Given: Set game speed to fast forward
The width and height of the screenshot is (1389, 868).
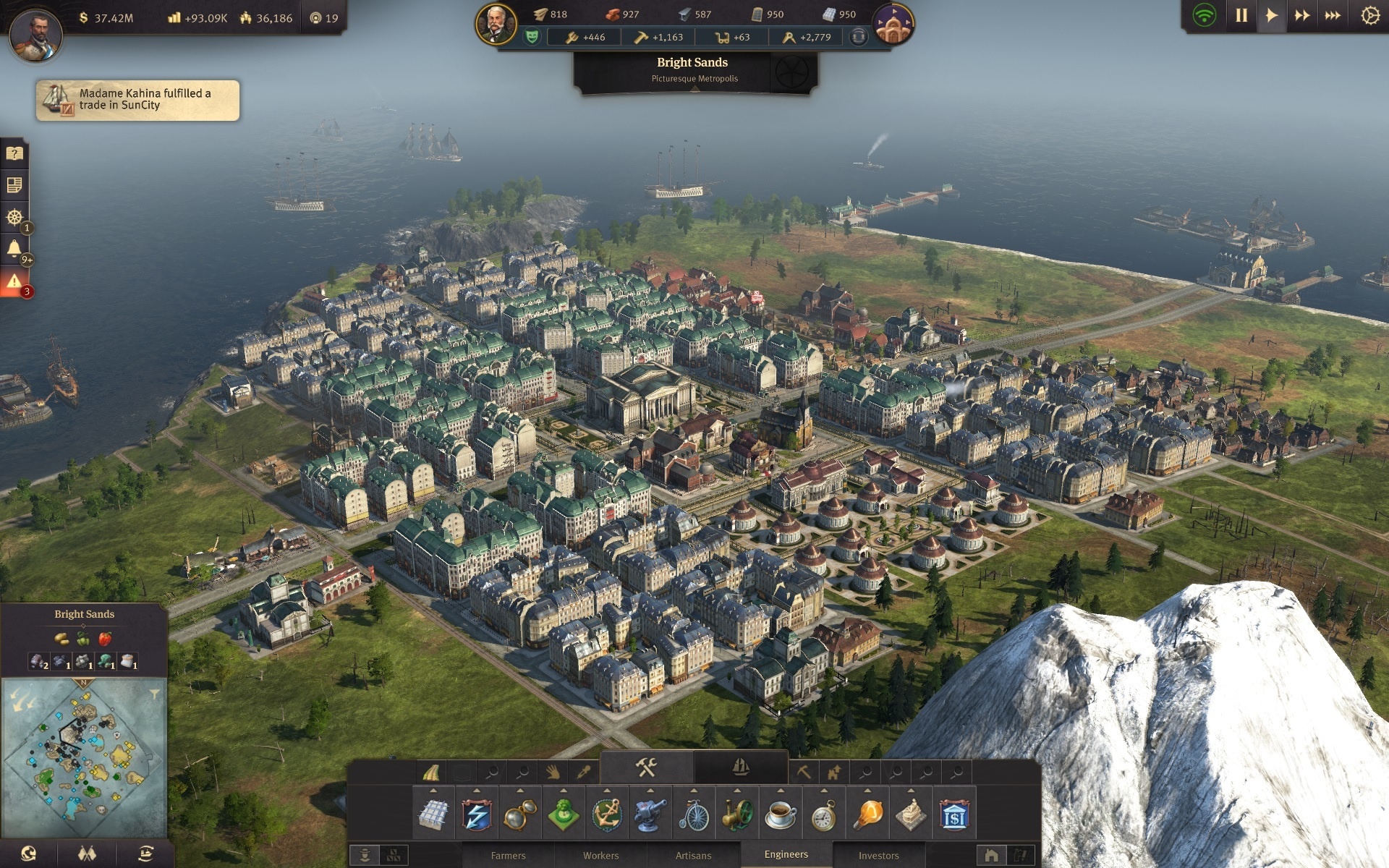Looking at the screenshot, I should (x=1302, y=15).
